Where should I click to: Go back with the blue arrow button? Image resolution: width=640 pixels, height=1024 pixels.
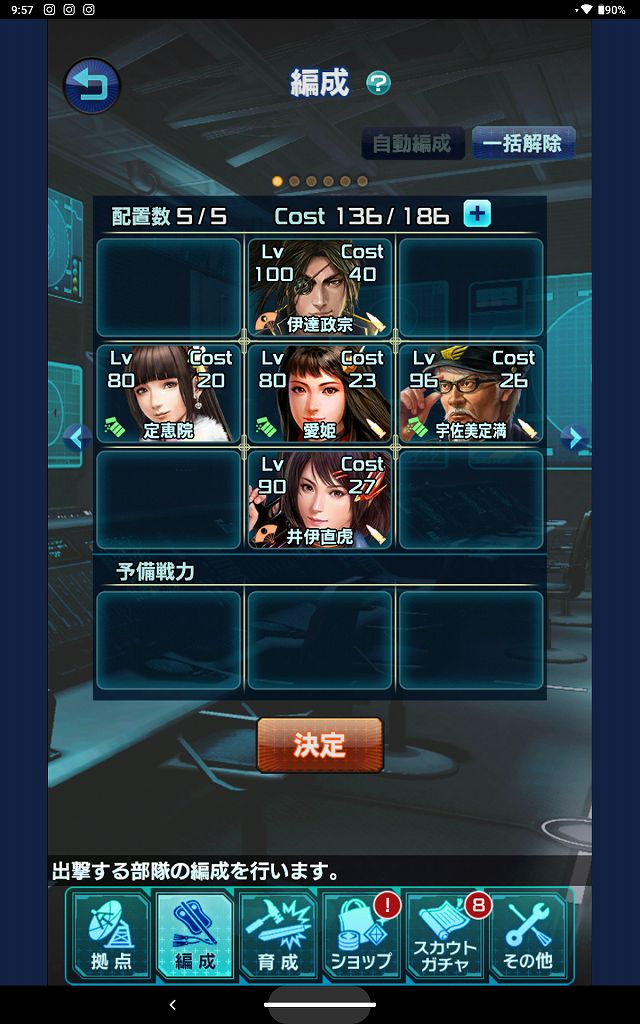[x=92, y=86]
